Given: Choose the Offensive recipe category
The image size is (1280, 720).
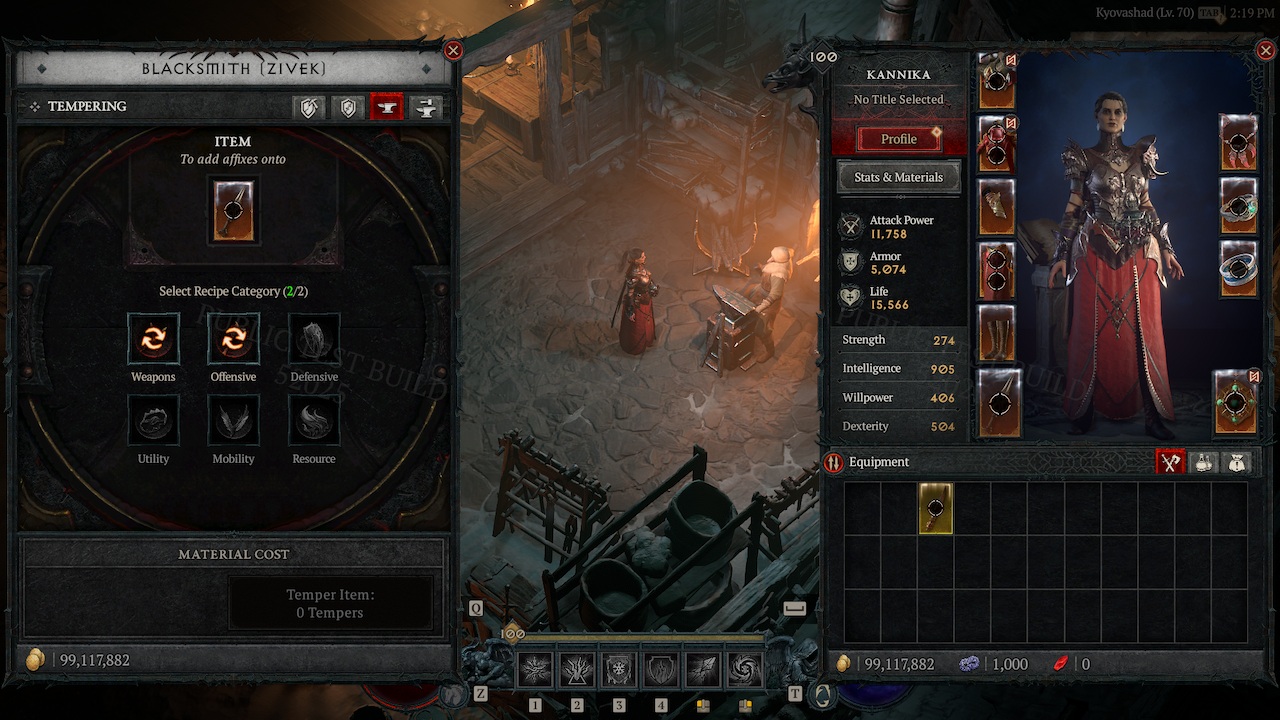Looking at the screenshot, I should [x=233, y=339].
